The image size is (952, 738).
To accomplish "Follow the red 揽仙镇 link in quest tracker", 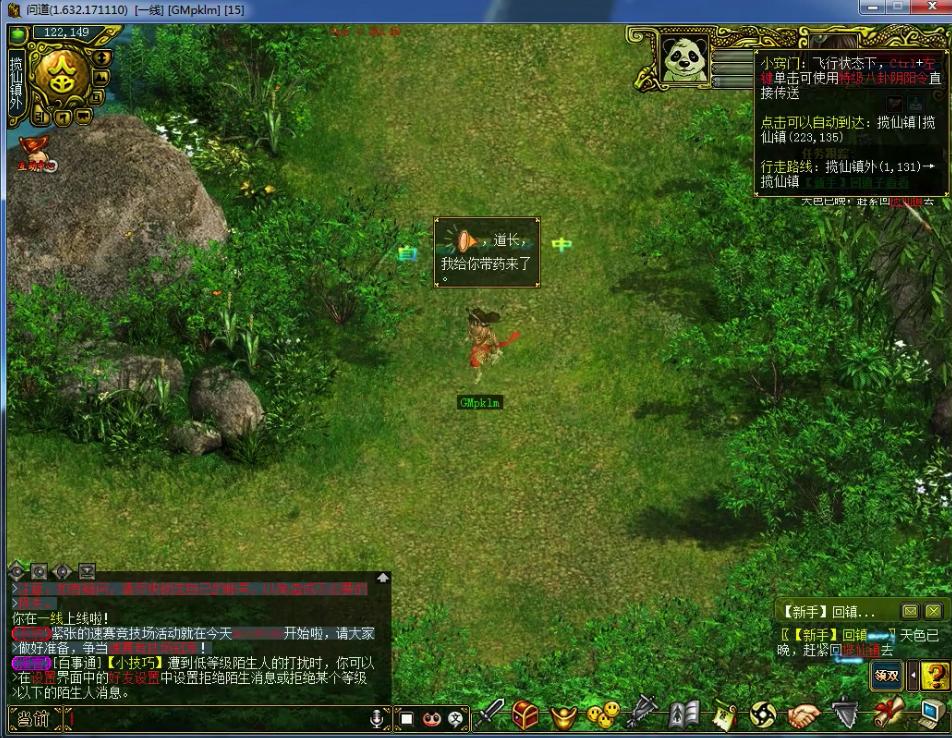I will [860, 650].
